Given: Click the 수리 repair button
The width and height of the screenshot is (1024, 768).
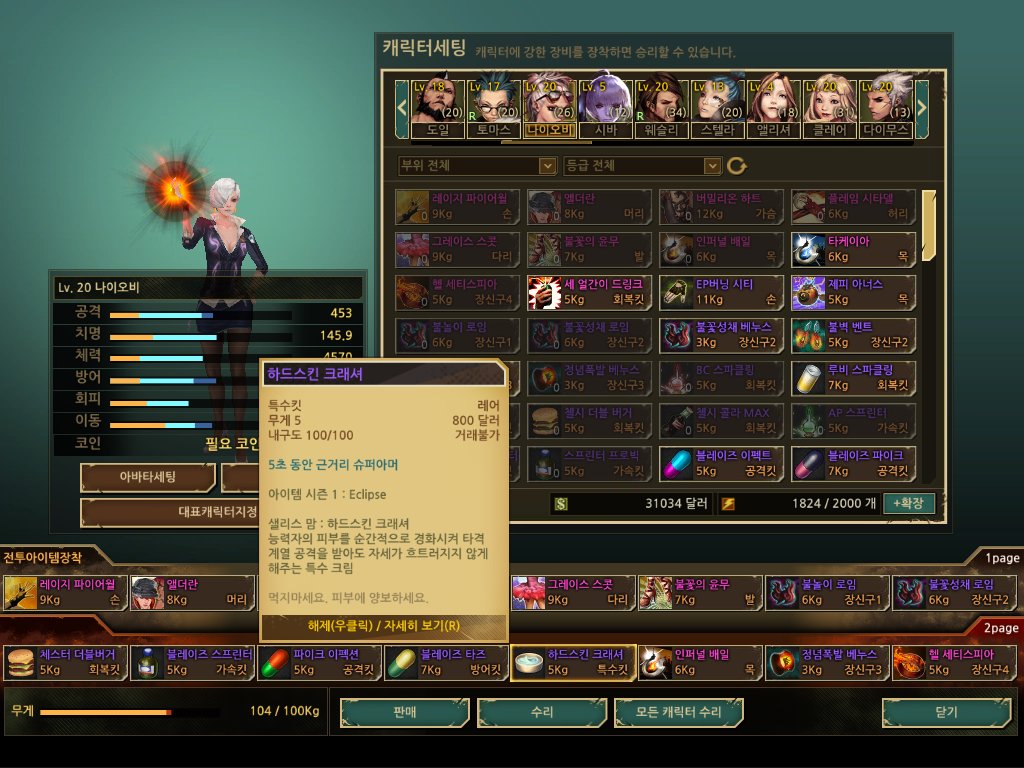Looking at the screenshot, I should tap(542, 712).
